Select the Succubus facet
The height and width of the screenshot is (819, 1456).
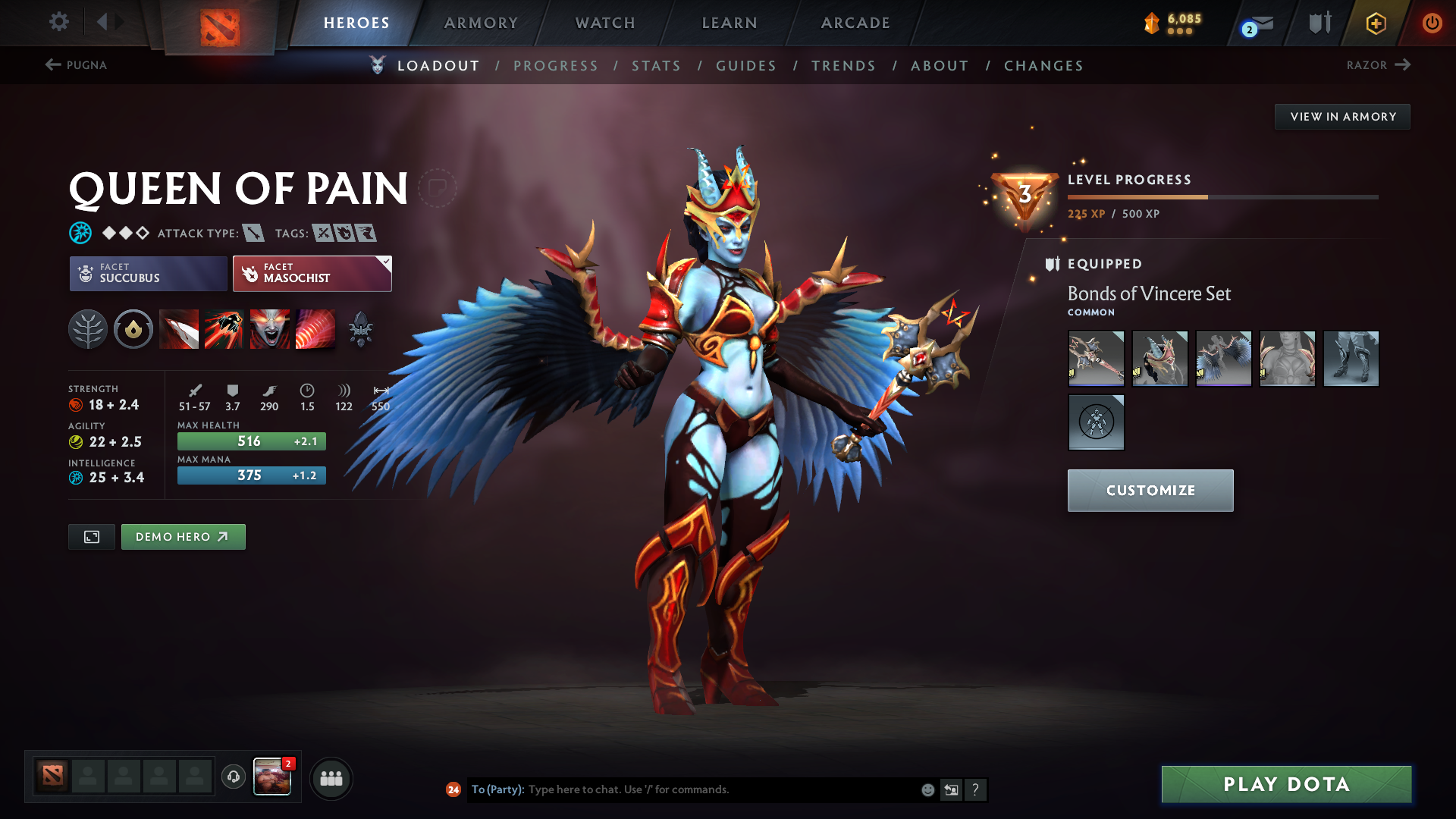[147, 273]
